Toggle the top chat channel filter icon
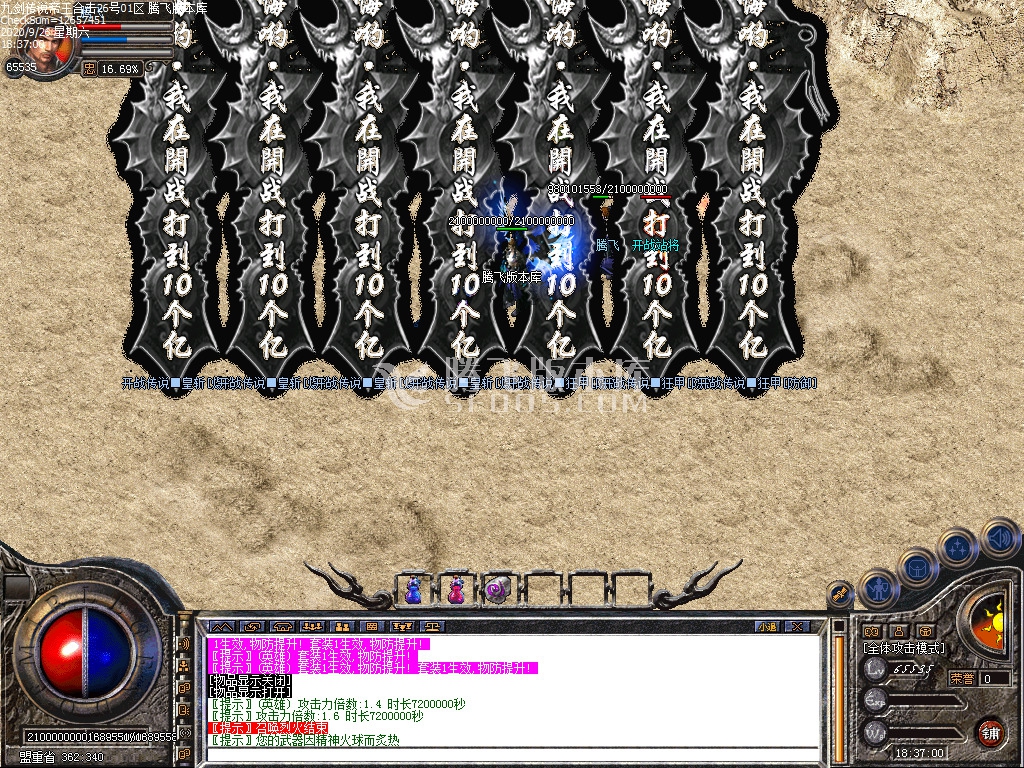 [x=185, y=644]
